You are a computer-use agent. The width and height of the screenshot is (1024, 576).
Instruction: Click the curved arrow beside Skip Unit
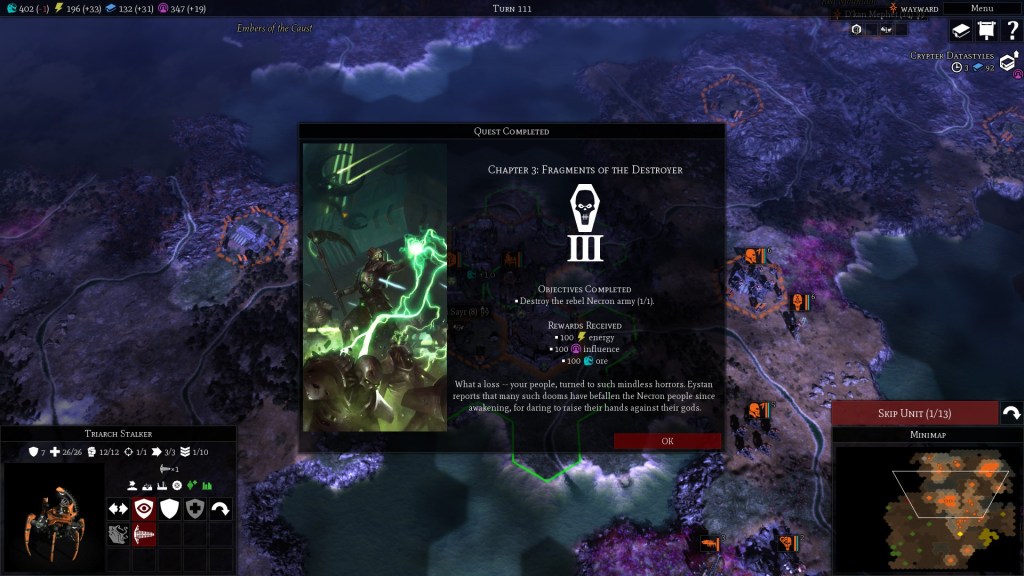[1011, 414]
